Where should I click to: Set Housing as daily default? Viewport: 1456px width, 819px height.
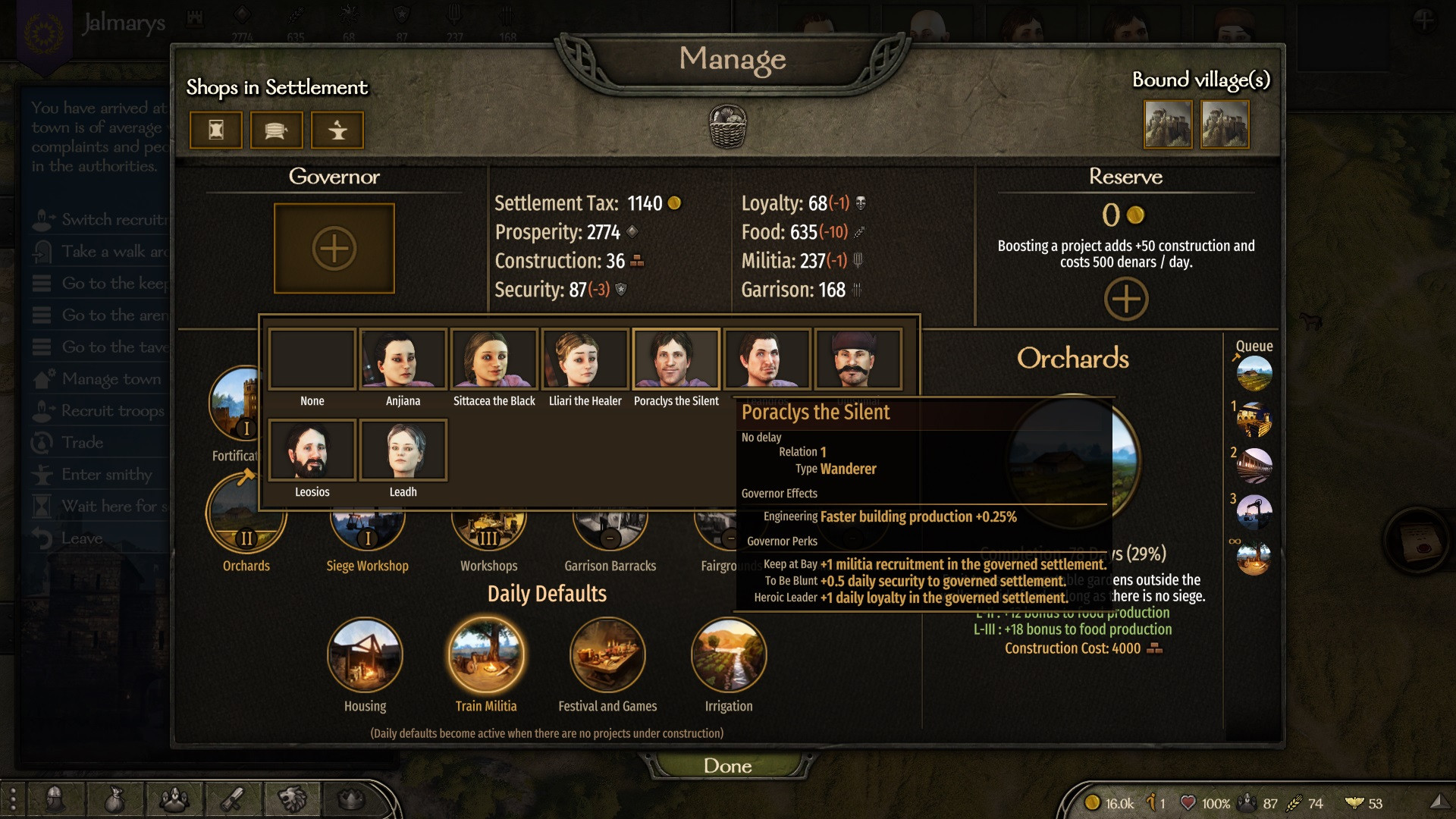(365, 655)
